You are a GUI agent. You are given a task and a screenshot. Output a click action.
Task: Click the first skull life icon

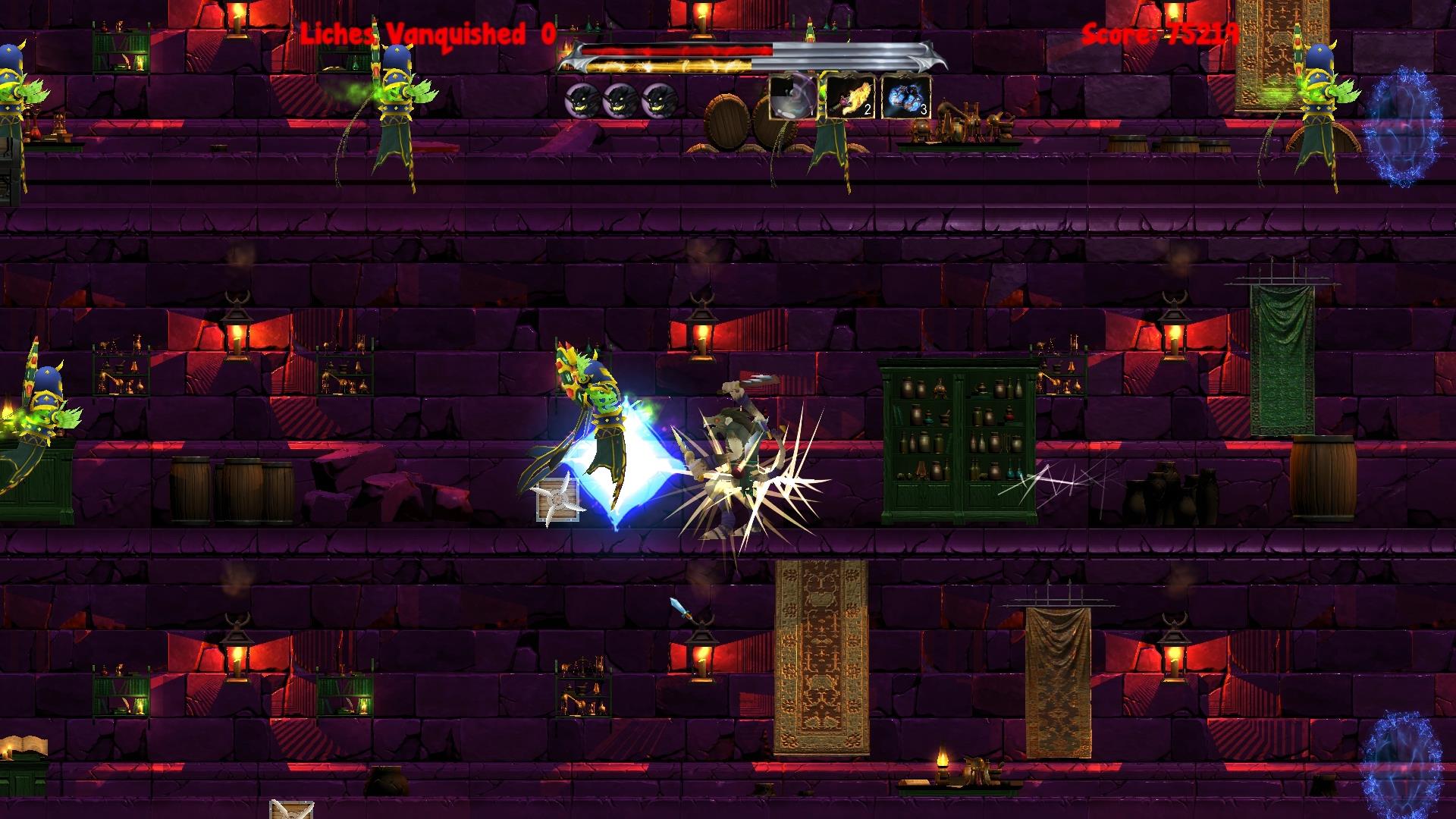(582, 99)
